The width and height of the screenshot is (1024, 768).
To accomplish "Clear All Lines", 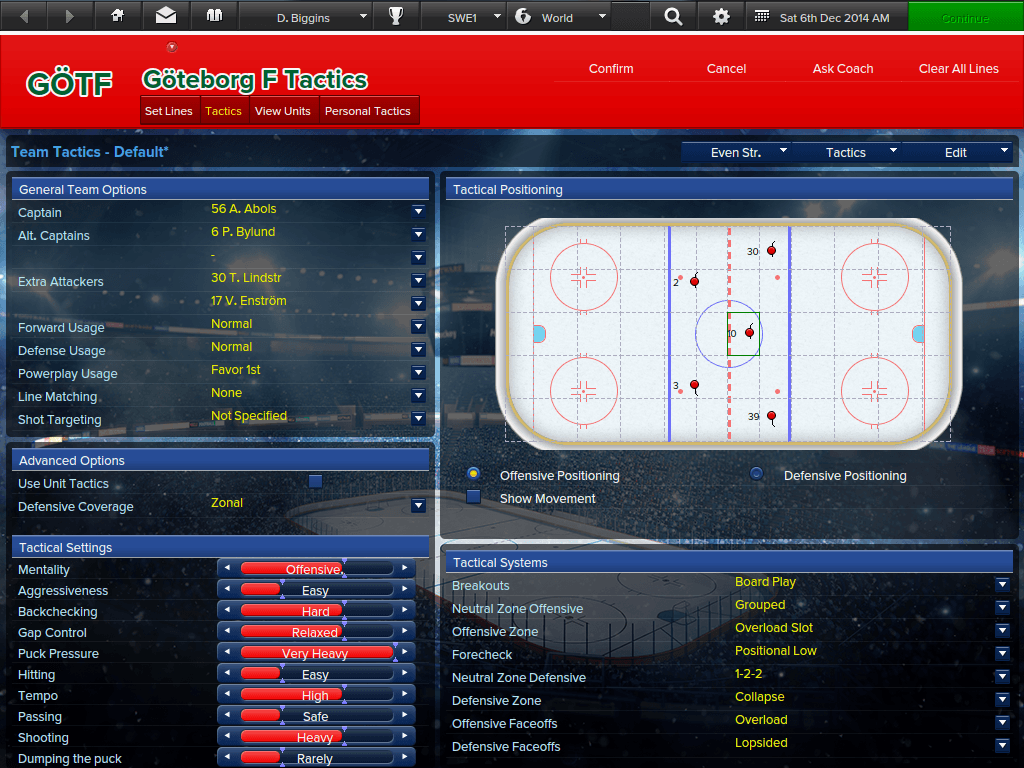I will pos(958,69).
